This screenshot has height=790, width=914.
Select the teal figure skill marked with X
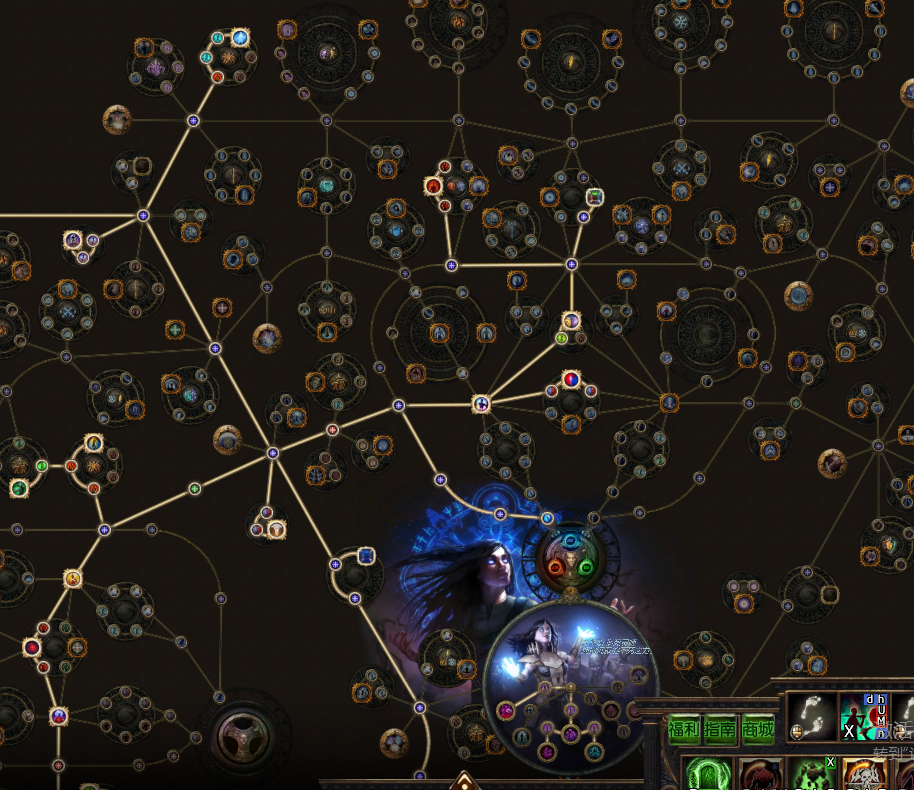pos(859,715)
